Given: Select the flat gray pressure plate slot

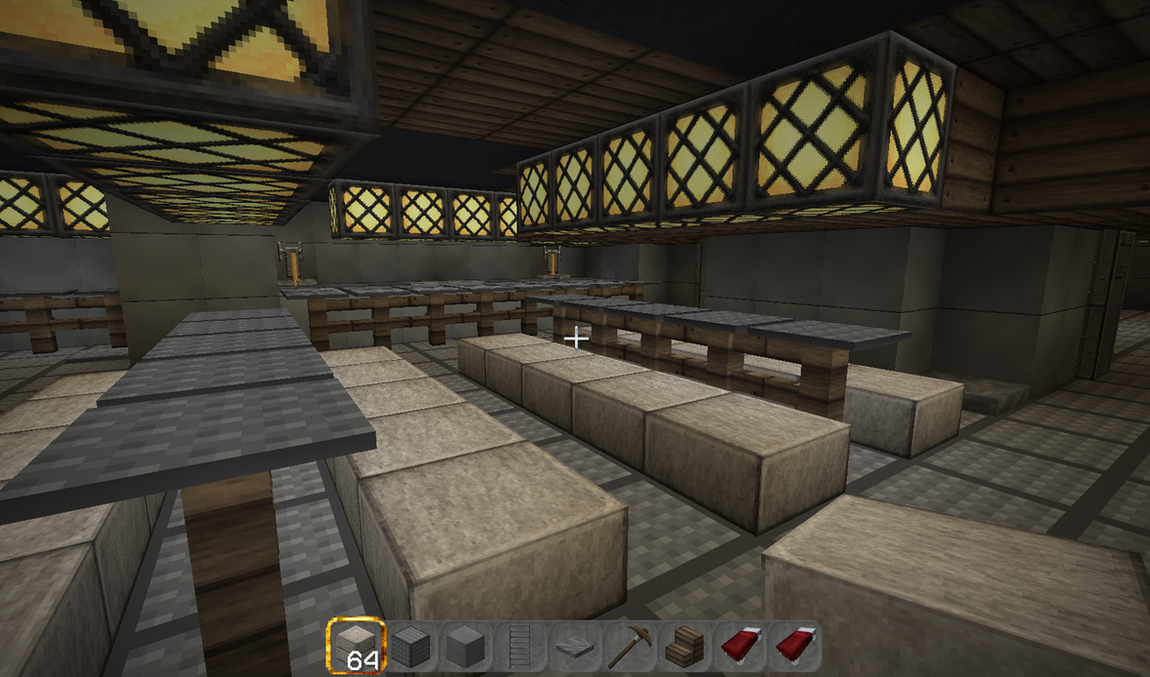Looking at the screenshot, I should click(x=574, y=647).
